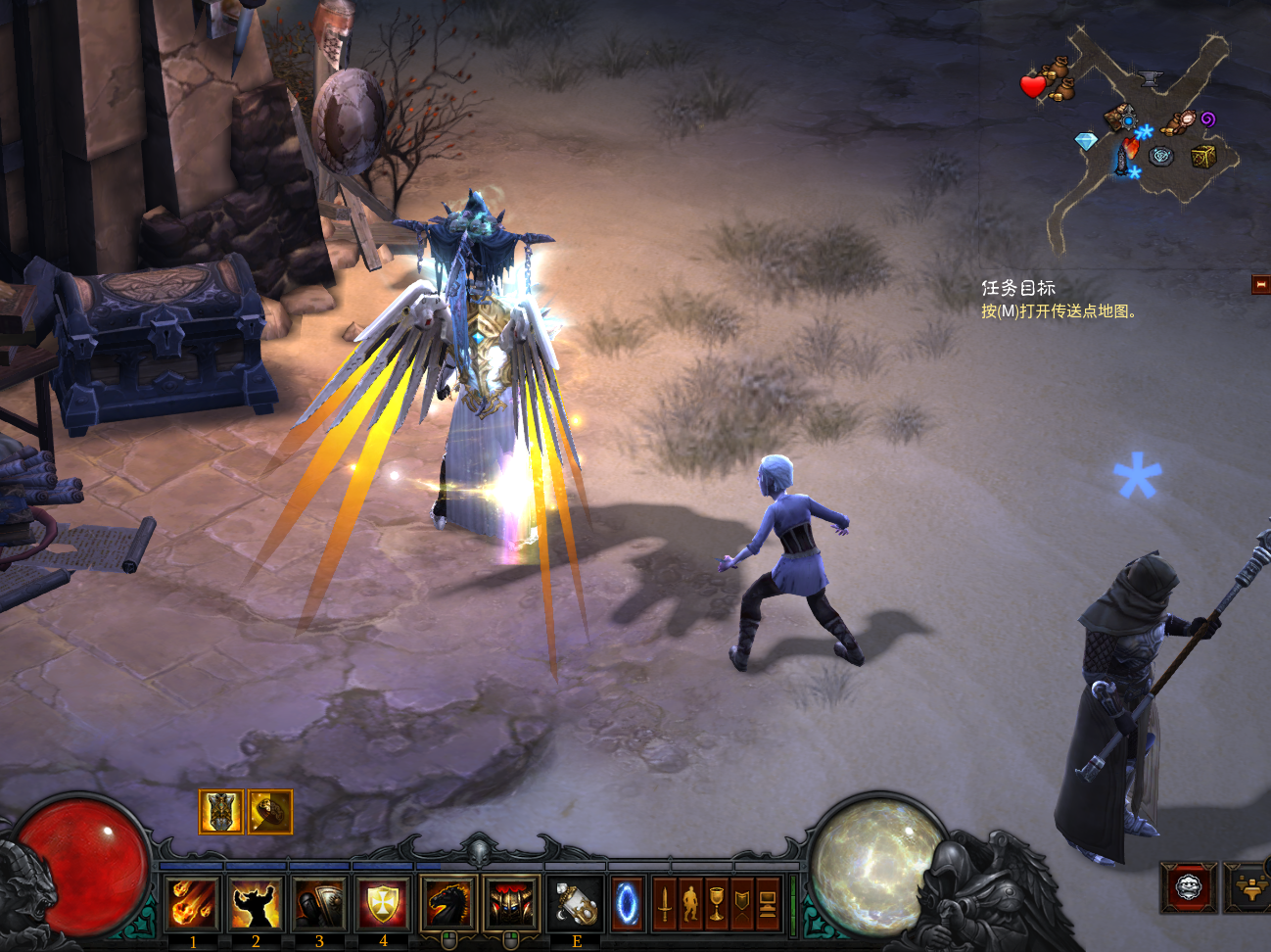
Task: Click the skull emblem above the hotbar
Action: click(479, 850)
